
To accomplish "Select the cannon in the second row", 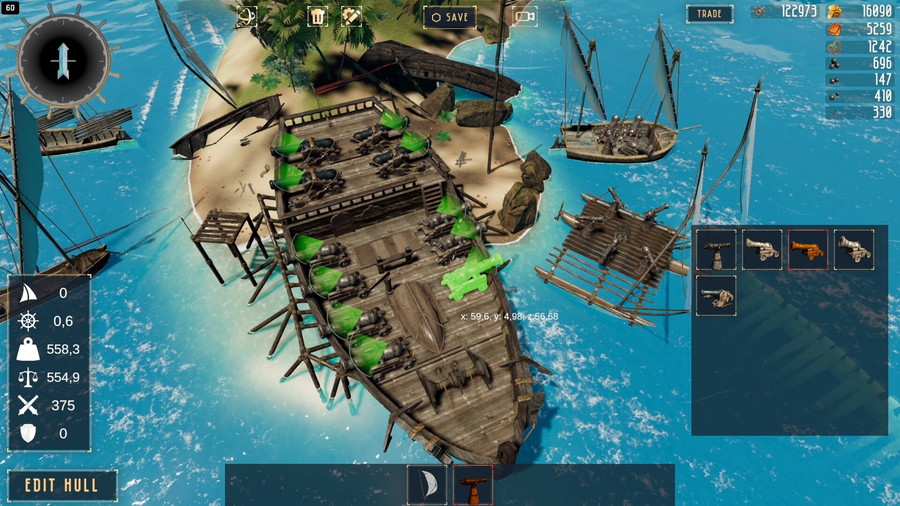I will pyautogui.click(x=716, y=296).
